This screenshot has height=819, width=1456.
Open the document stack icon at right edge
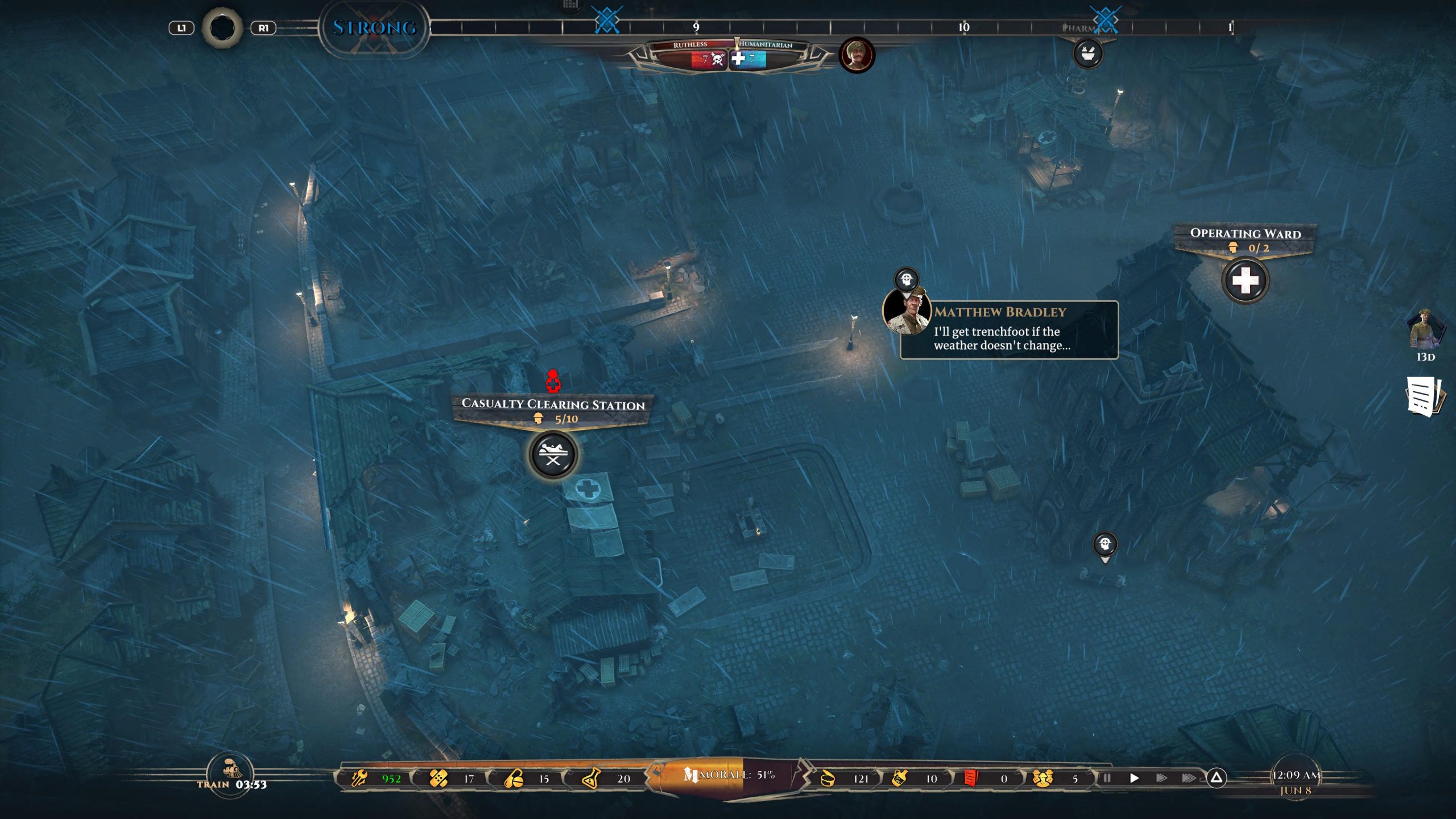tap(1424, 396)
